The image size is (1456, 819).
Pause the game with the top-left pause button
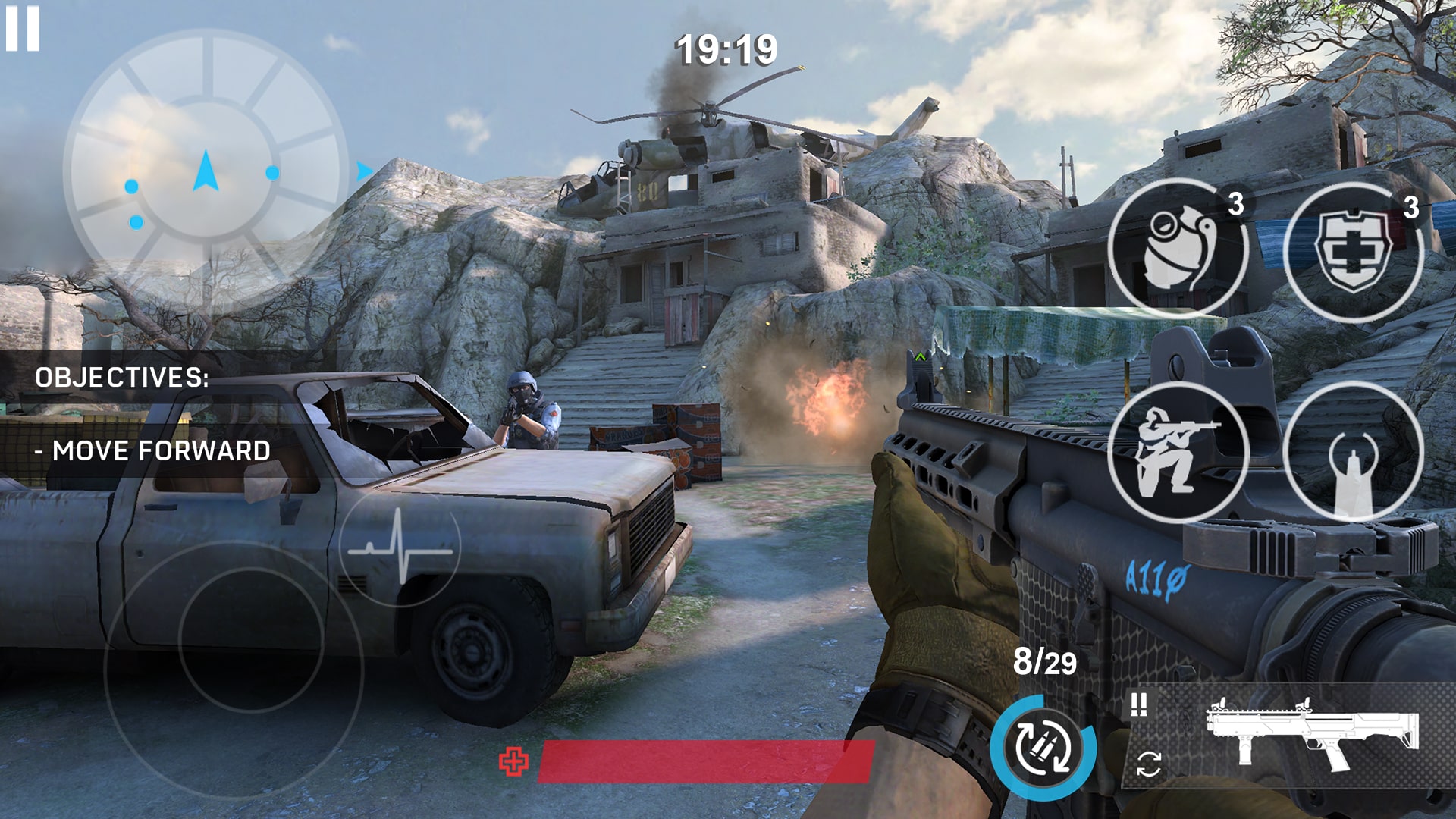click(x=24, y=29)
